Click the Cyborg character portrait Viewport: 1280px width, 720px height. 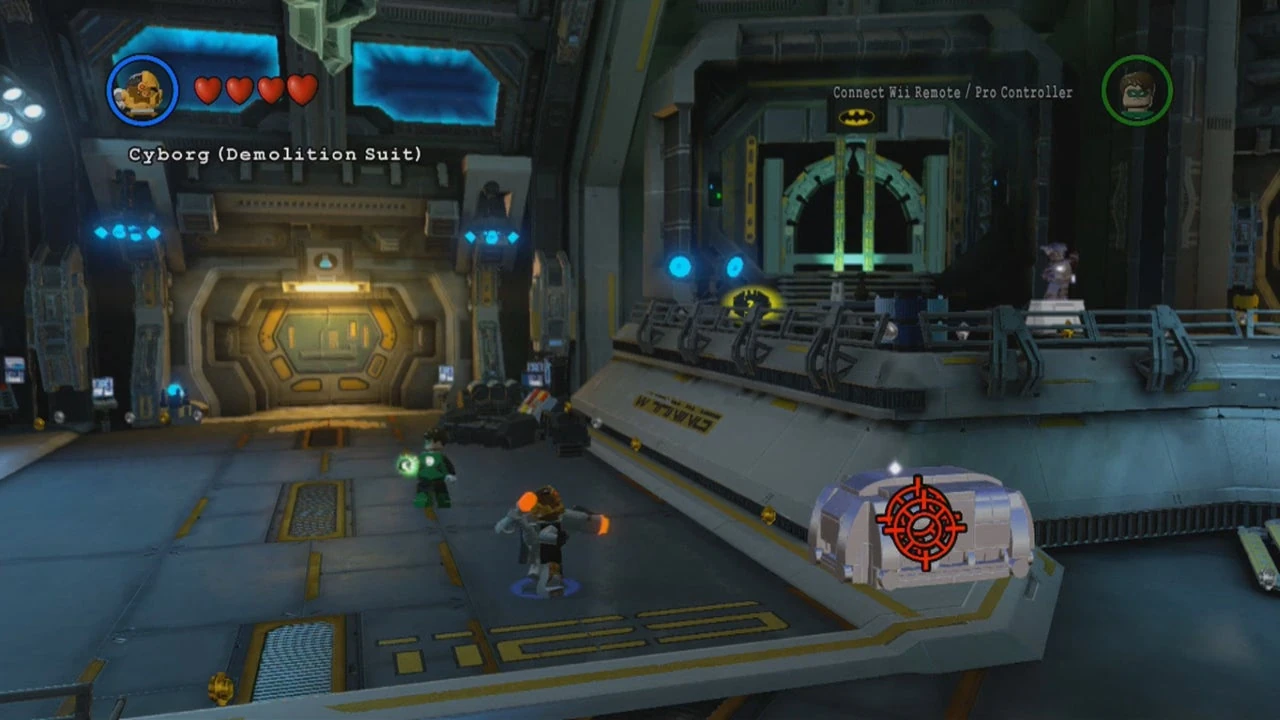pyautogui.click(x=141, y=90)
